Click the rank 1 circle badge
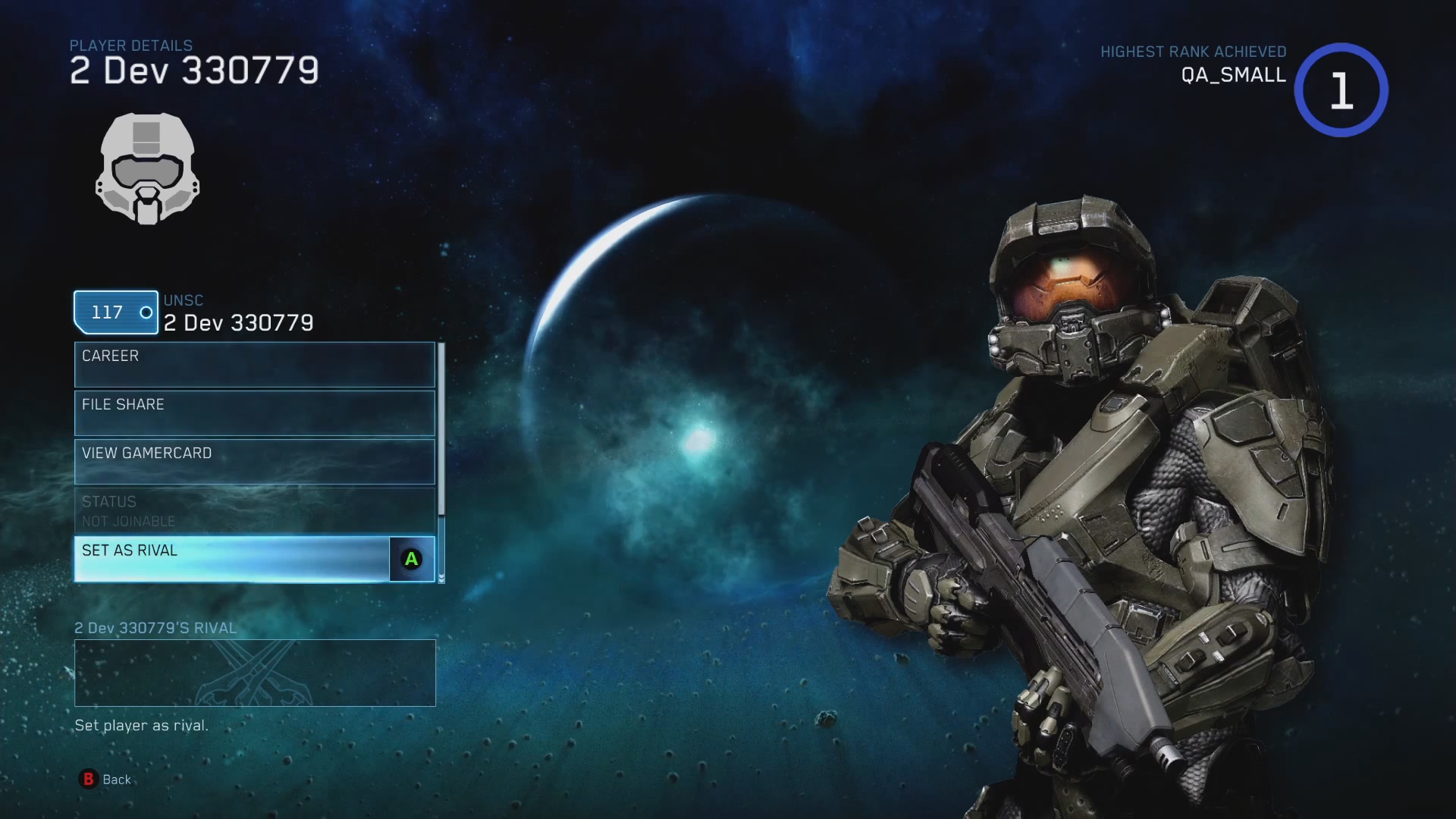 coord(1341,90)
